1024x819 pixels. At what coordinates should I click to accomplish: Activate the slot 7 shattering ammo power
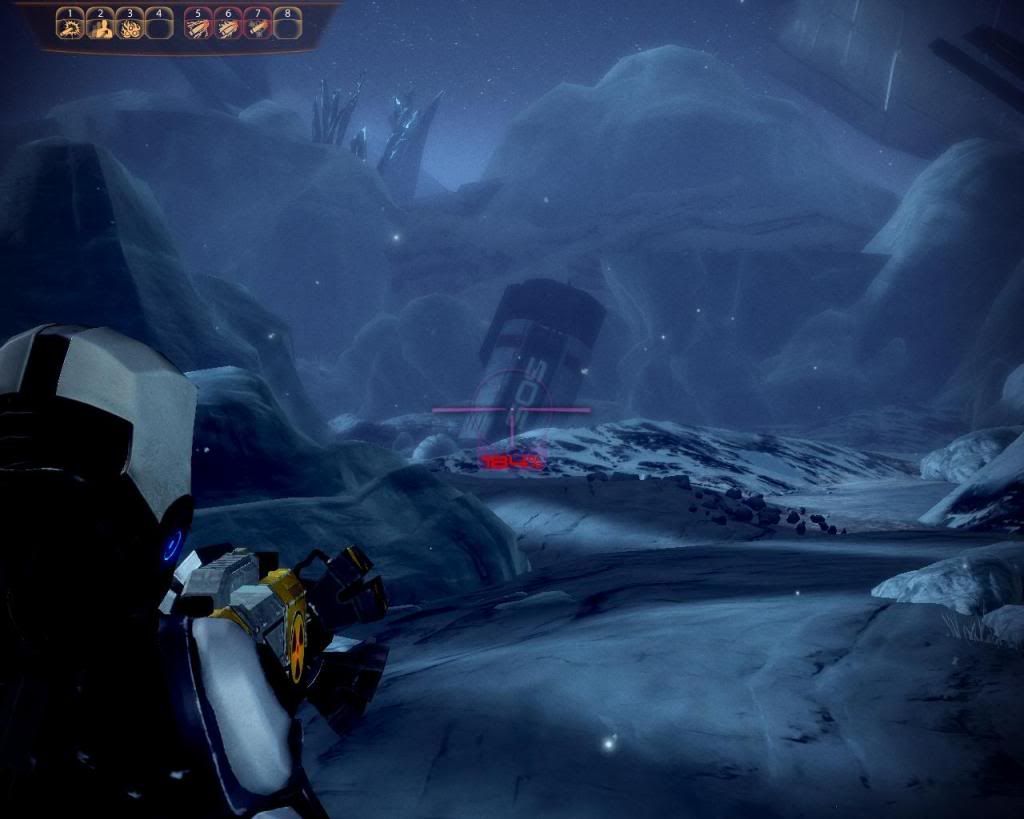[258, 25]
